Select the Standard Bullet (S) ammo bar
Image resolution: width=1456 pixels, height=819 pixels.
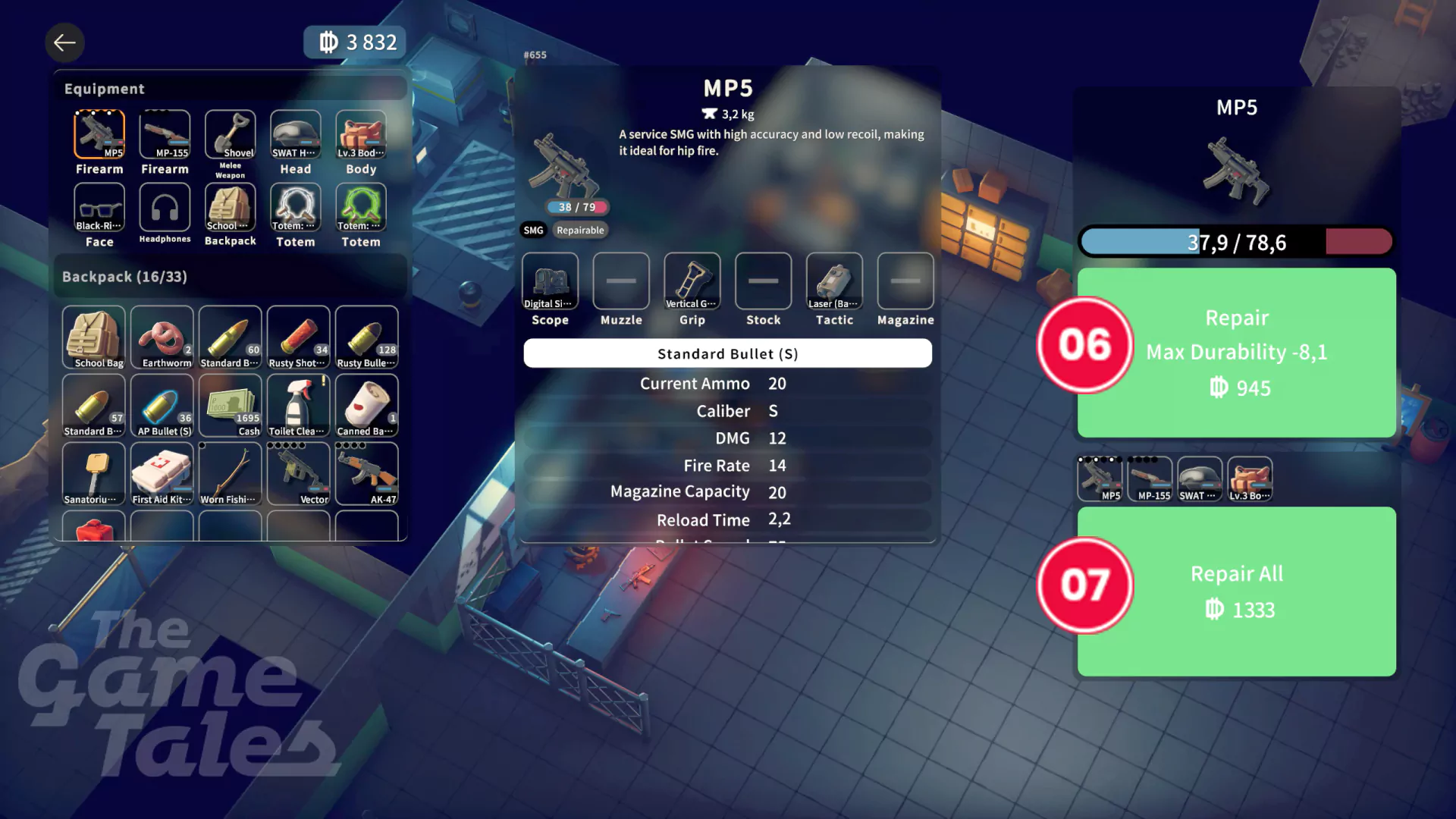tap(727, 353)
